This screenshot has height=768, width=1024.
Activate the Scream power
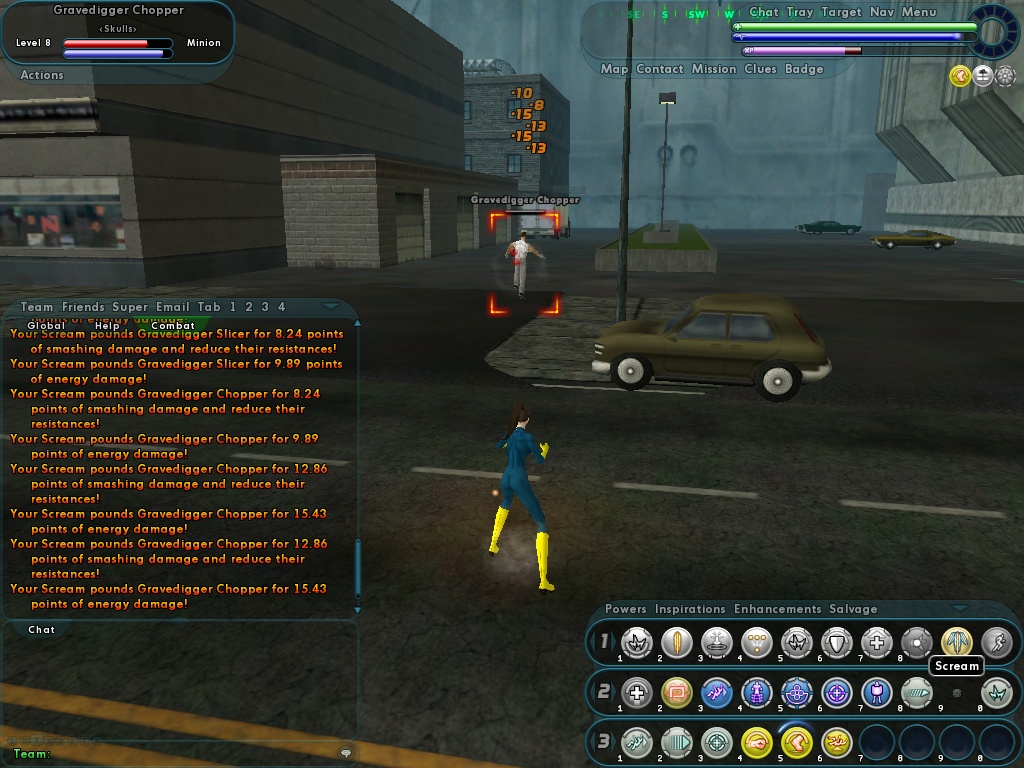pos(957,642)
